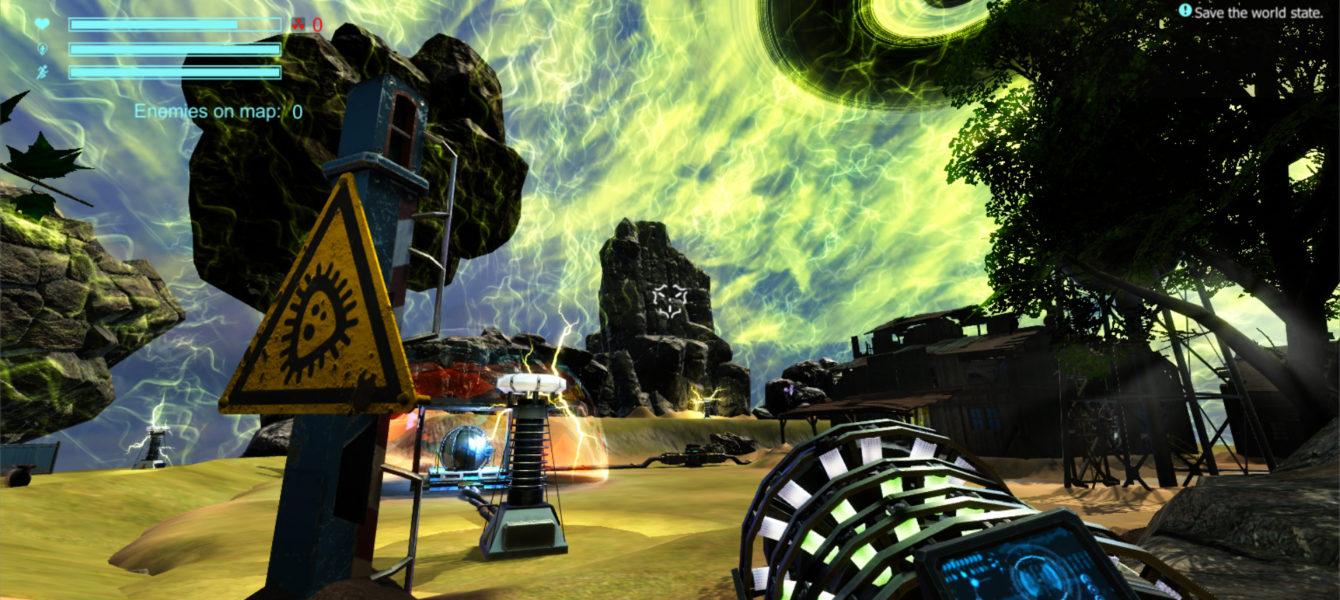
Task: Click the "Save the world state" objective notice
Action: pyautogui.click(x=1255, y=12)
